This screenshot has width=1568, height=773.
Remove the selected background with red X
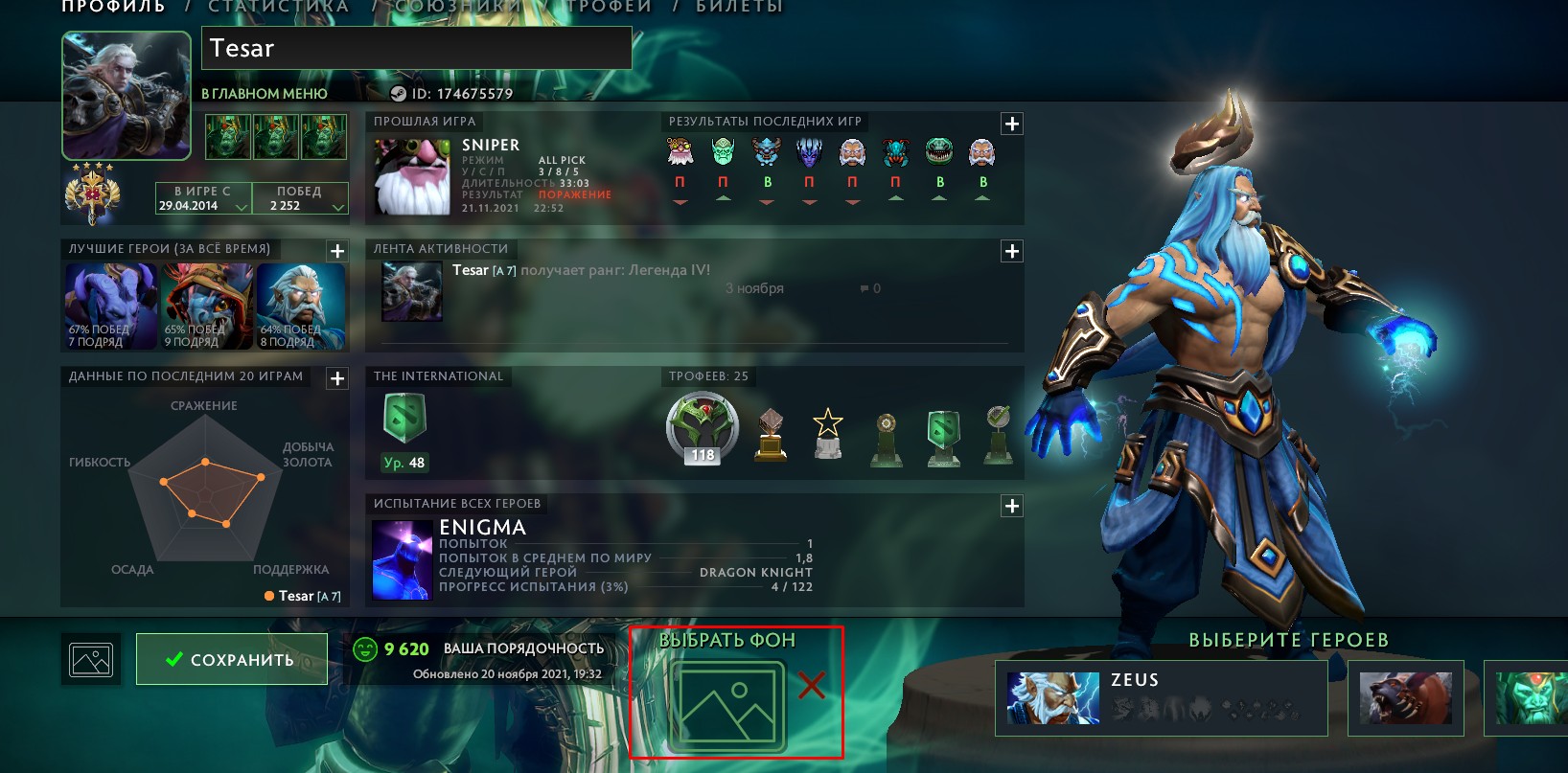point(812,685)
